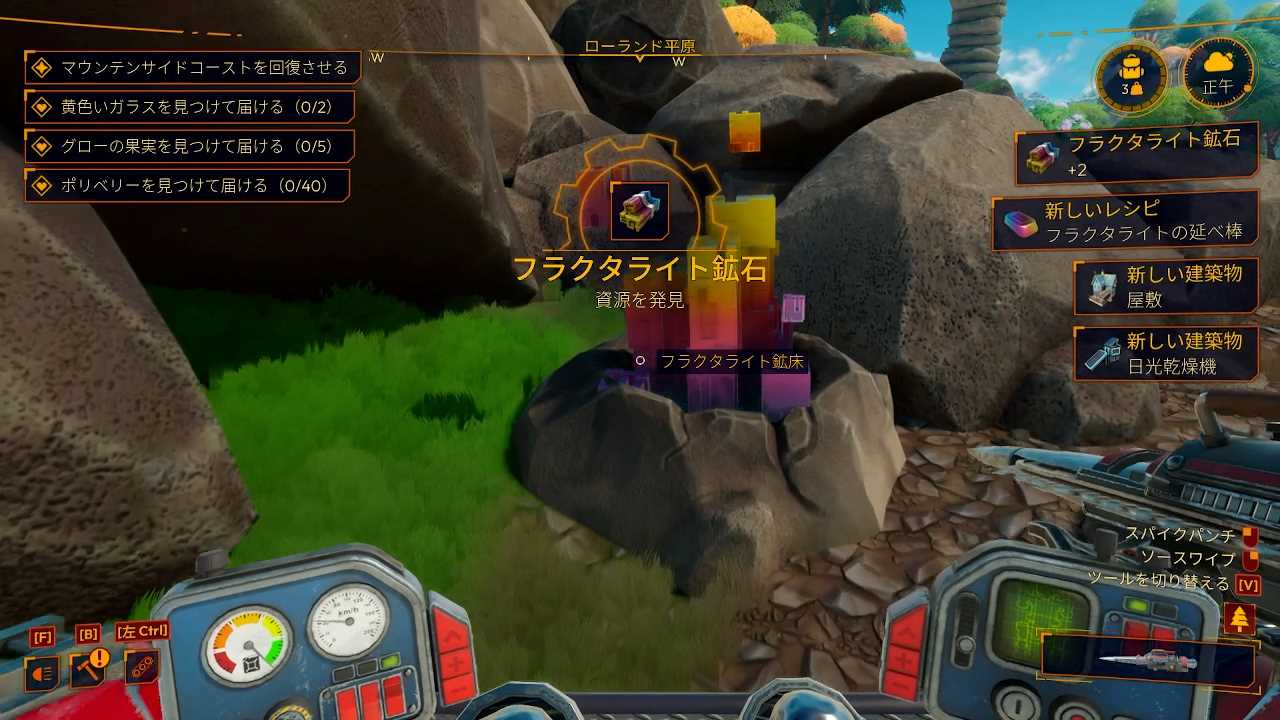View the 新しいレシピ フラクタライトの延べ棒 notification
The width and height of the screenshot is (1280, 720).
(1125, 222)
